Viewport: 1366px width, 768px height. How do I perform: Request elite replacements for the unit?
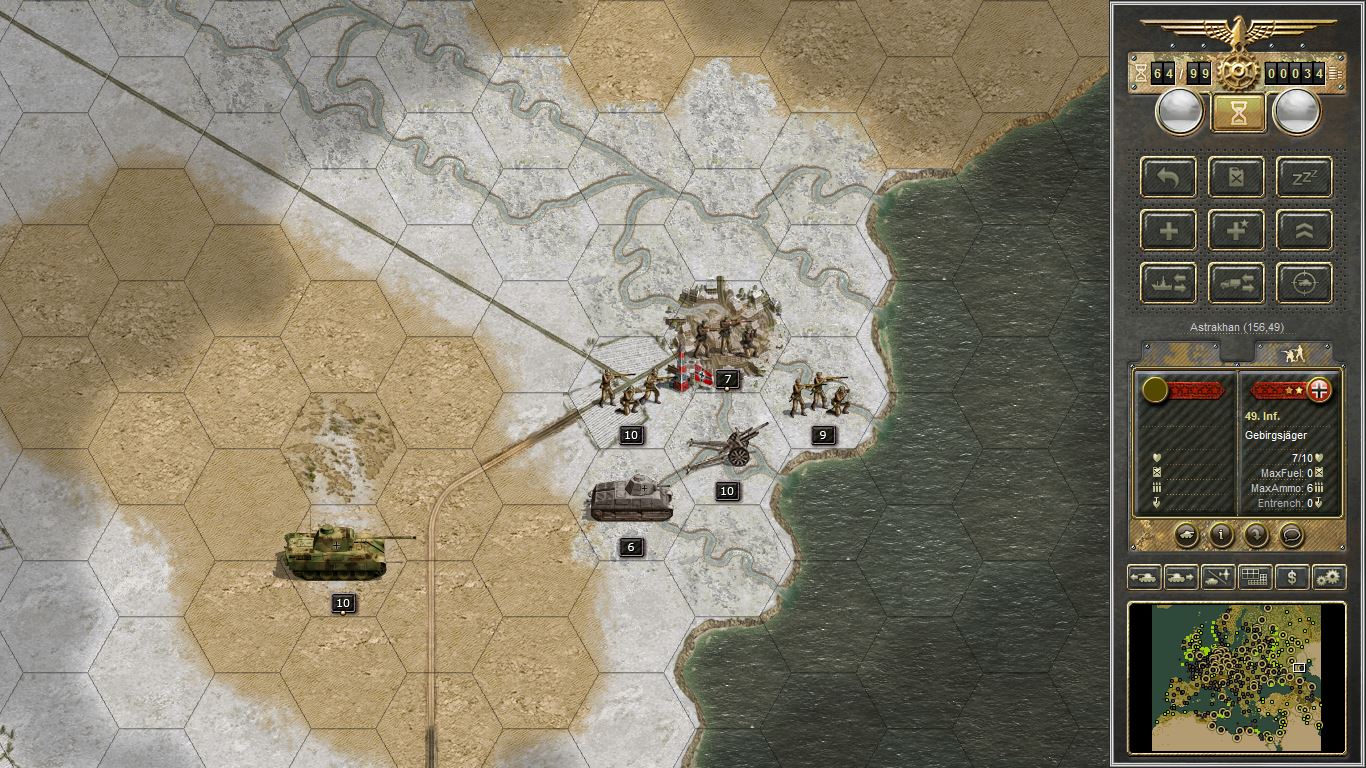(x=1236, y=230)
